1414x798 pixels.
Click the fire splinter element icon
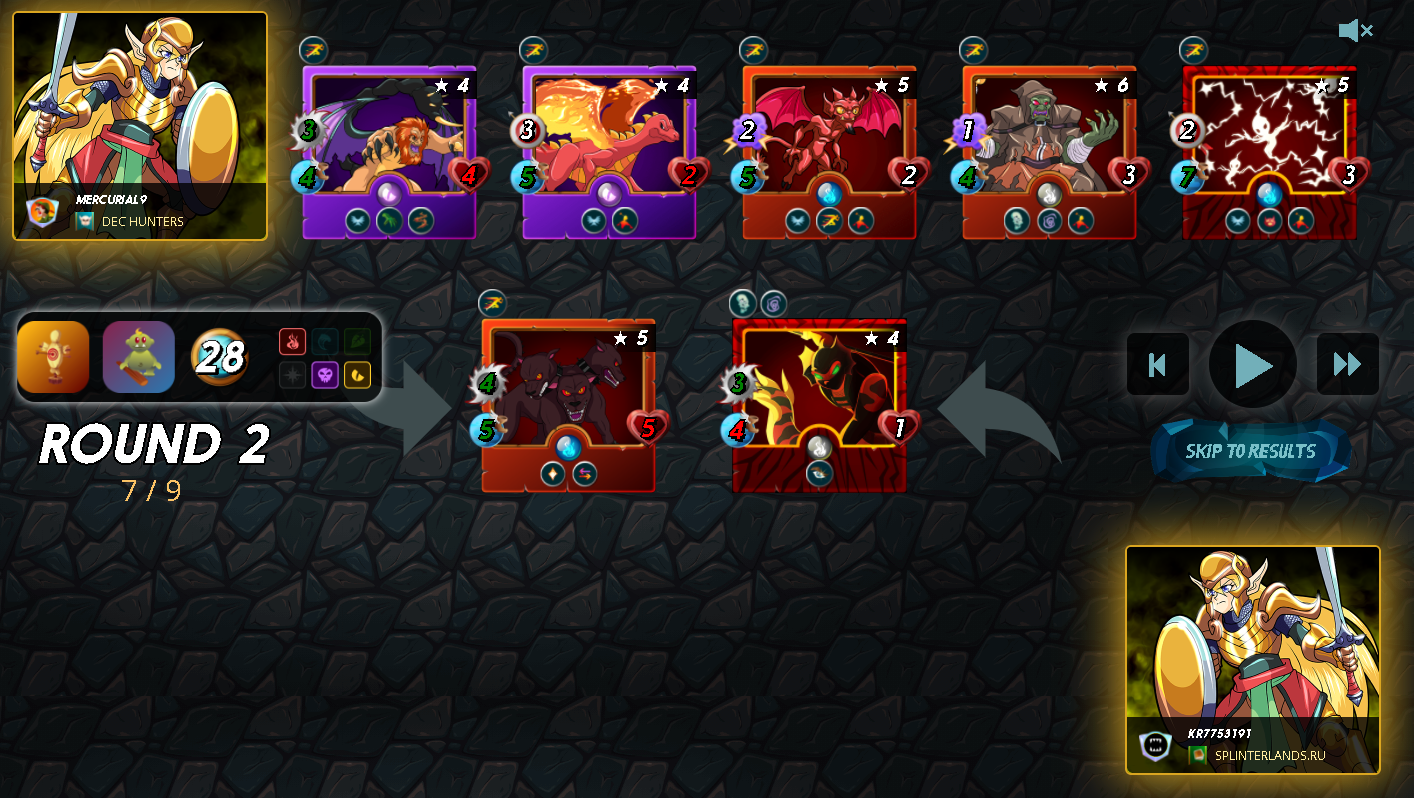coord(292,342)
